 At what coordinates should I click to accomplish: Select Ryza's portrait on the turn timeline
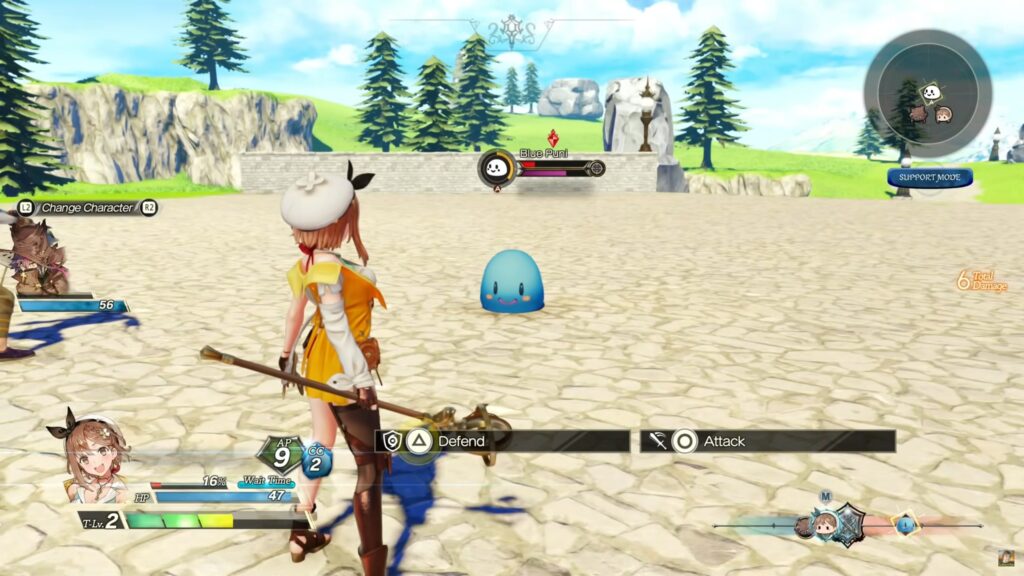[x=824, y=524]
